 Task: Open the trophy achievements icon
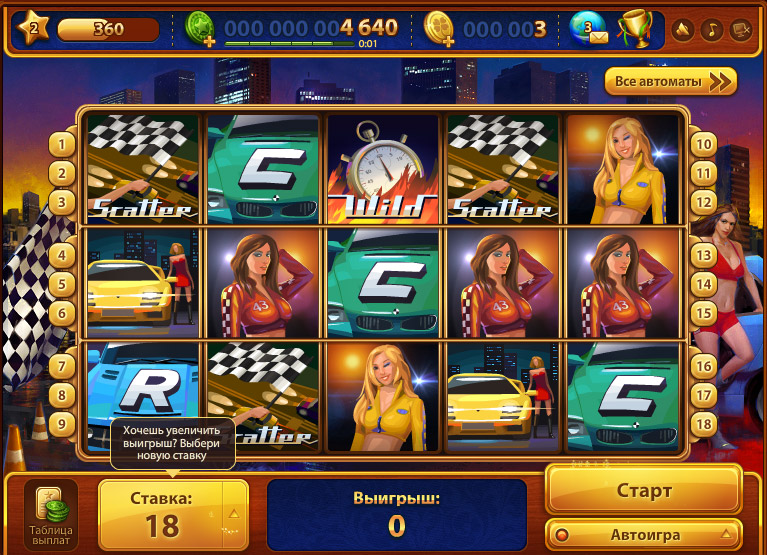634,28
